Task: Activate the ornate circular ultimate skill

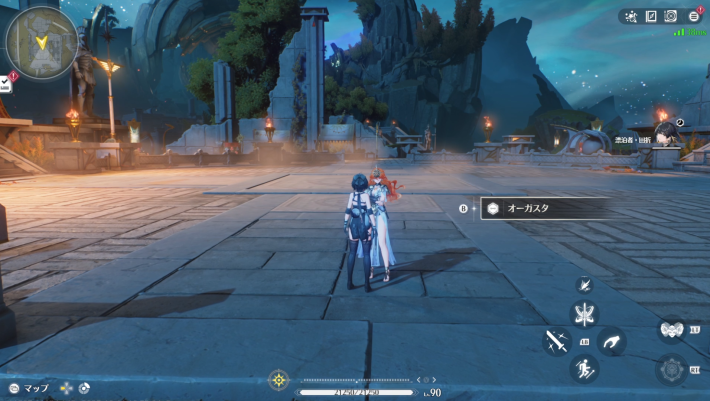Action: 670,369
